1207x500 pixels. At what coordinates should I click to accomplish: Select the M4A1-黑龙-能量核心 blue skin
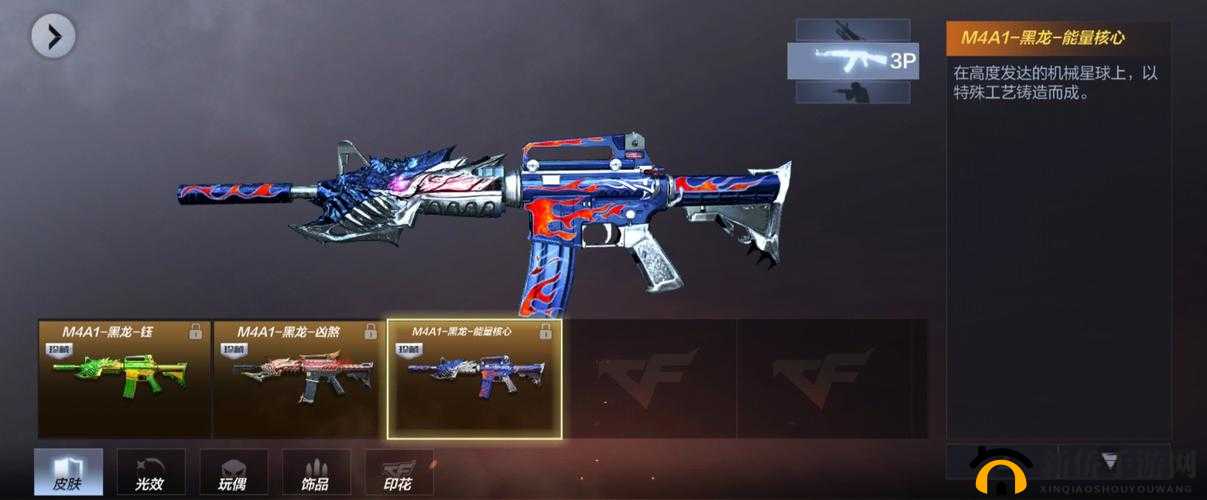tap(474, 378)
